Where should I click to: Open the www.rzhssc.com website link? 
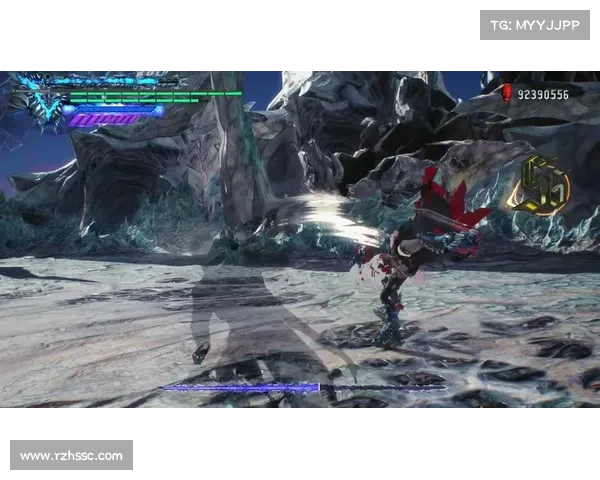tap(72, 456)
